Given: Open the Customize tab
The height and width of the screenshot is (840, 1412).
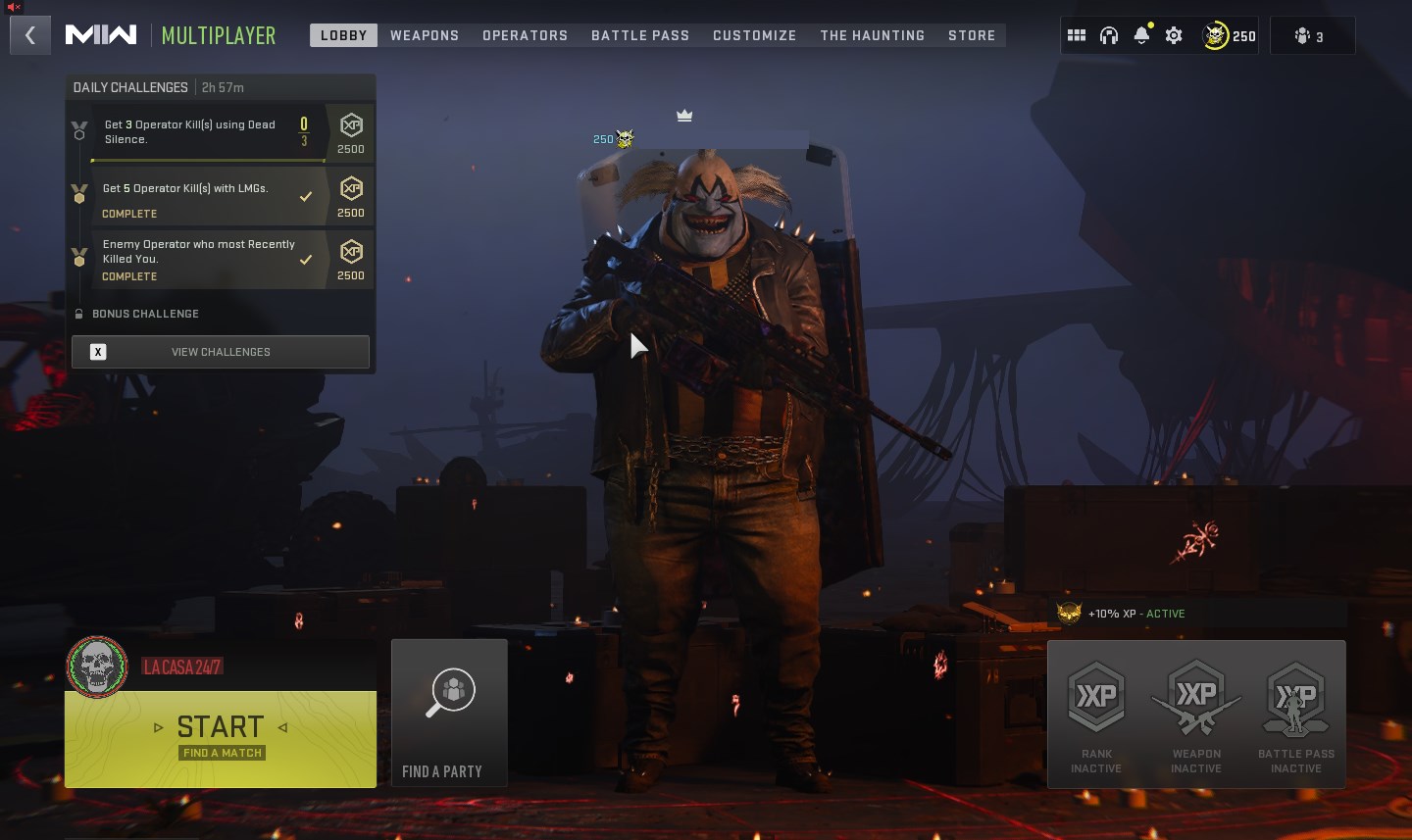Looking at the screenshot, I should (x=754, y=35).
